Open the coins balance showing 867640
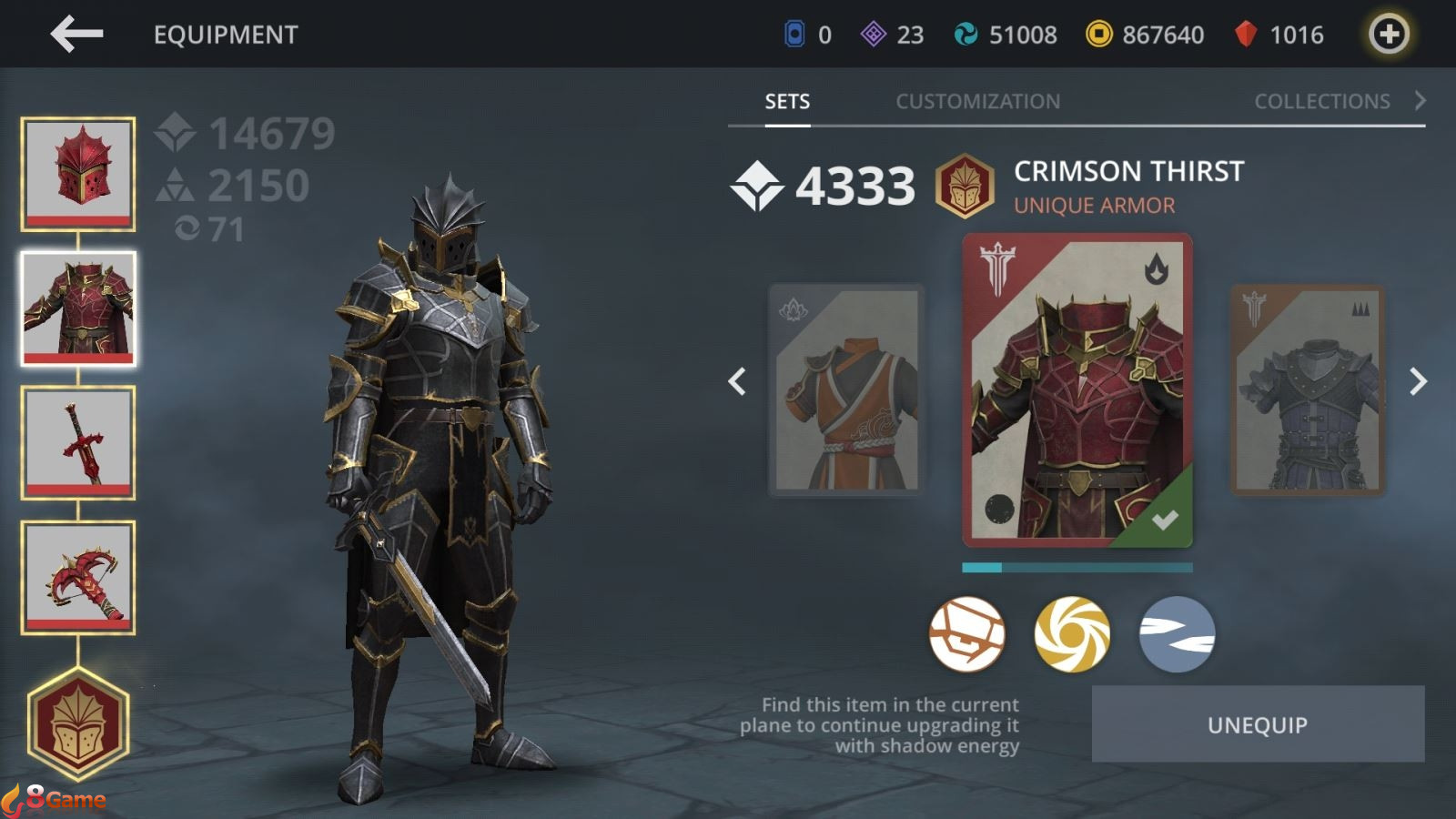This screenshot has height=819, width=1456. pos(1142,35)
